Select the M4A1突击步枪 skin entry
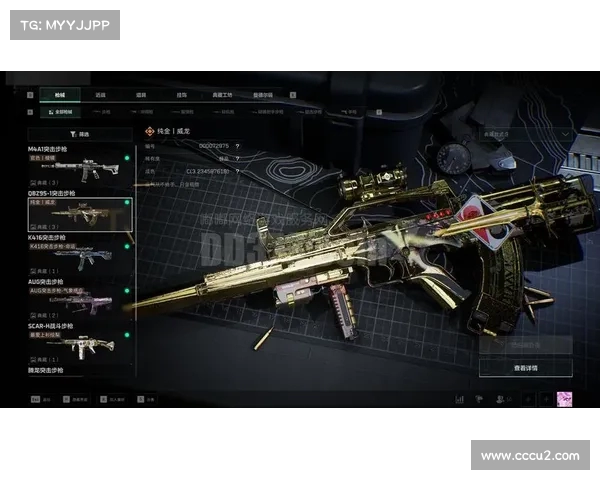 (80, 167)
